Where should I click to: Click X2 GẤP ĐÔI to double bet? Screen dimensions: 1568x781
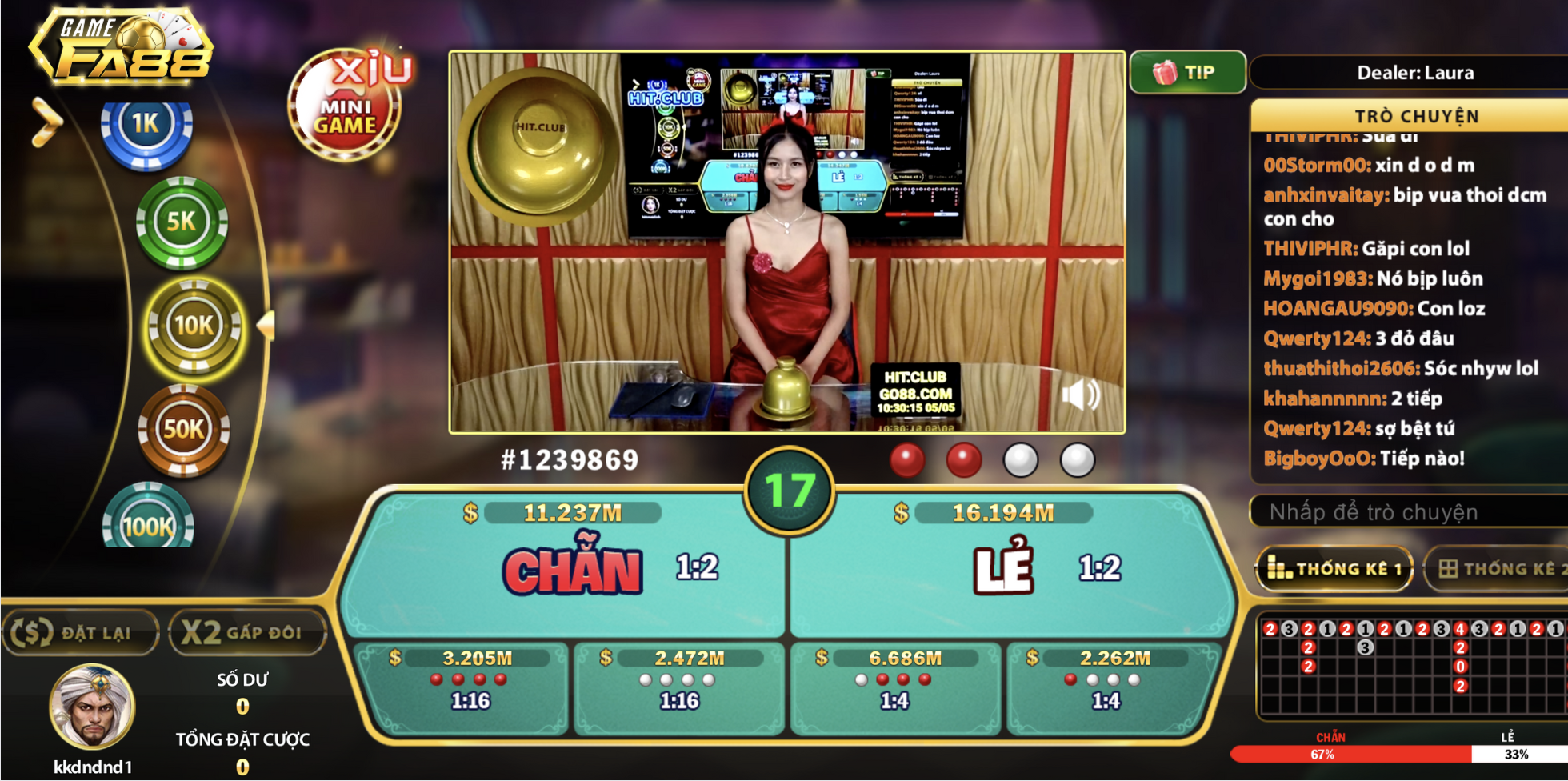tap(247, 632)
